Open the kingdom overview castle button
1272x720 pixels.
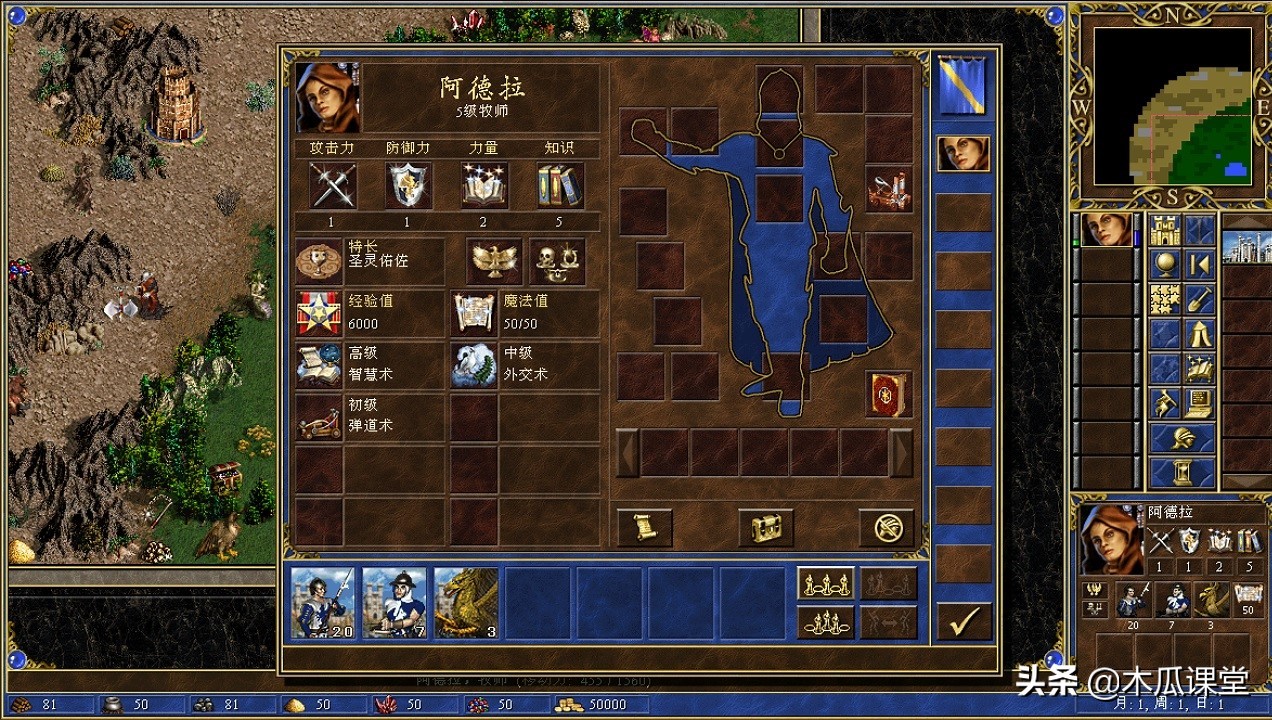pyautogui.click(x=1165, y=231)
